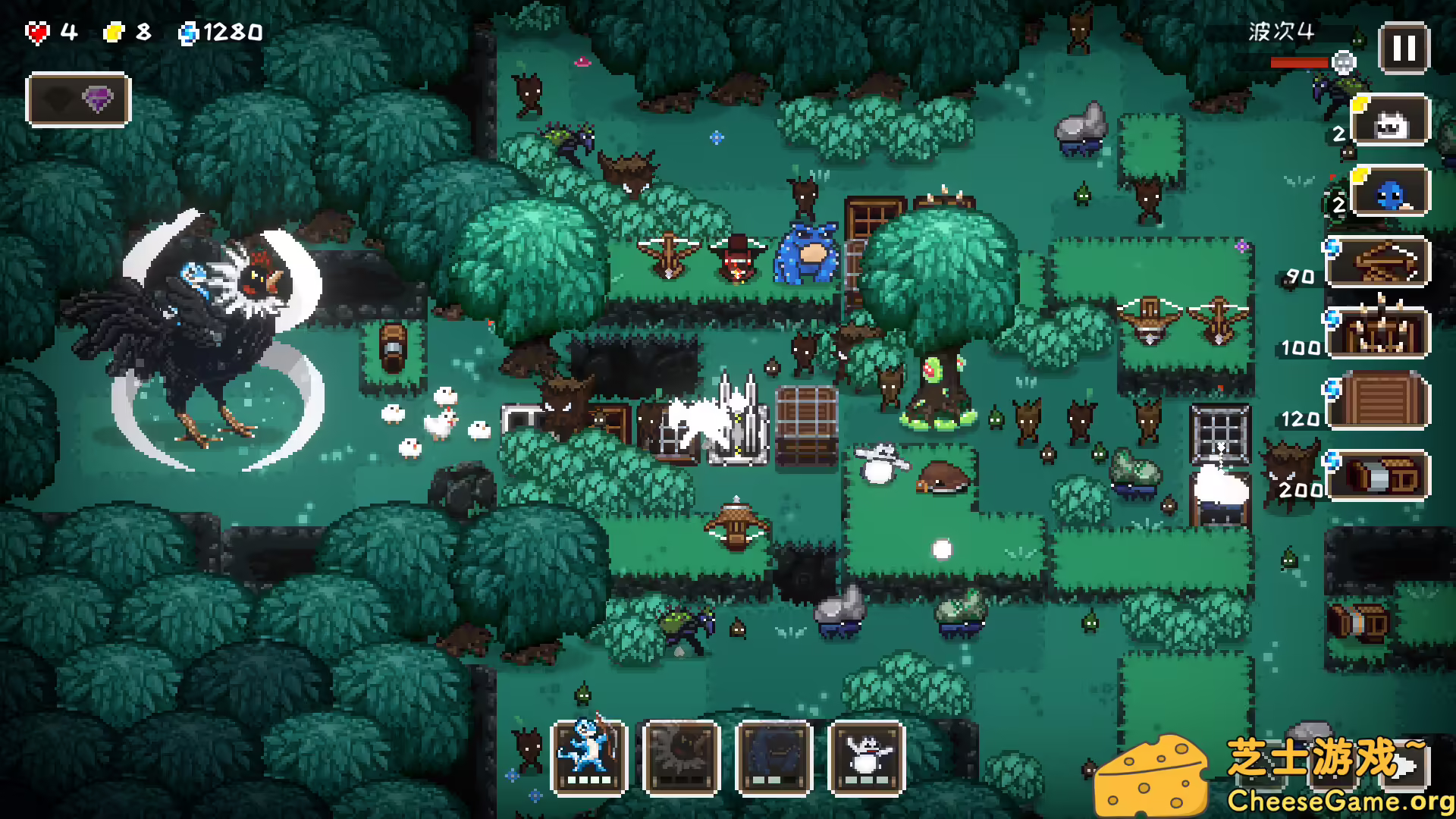Pause the game
The width and height of the screenshot is (1456, 819).
point(1404,49)
